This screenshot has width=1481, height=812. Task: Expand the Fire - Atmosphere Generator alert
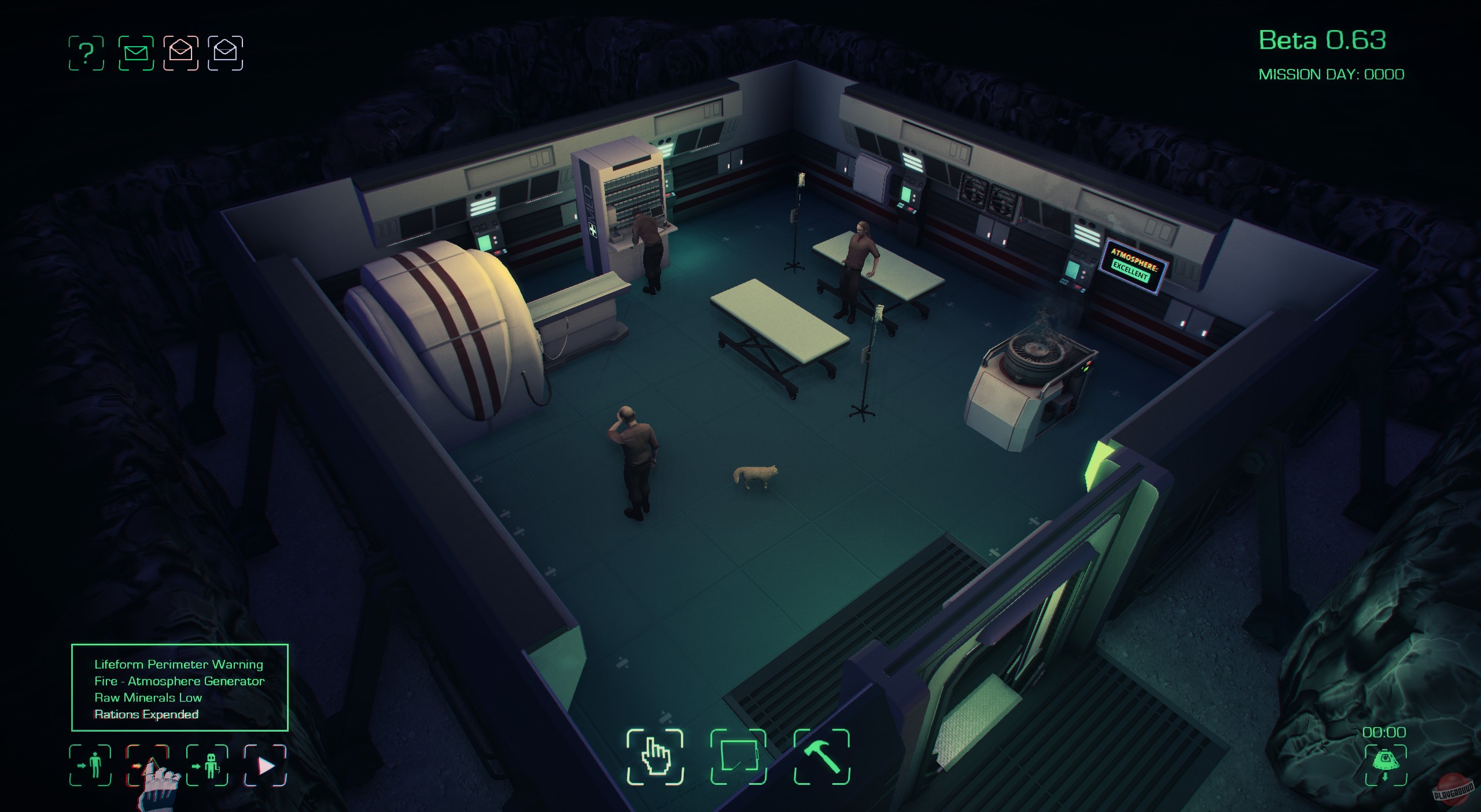[x=179, y=681]
